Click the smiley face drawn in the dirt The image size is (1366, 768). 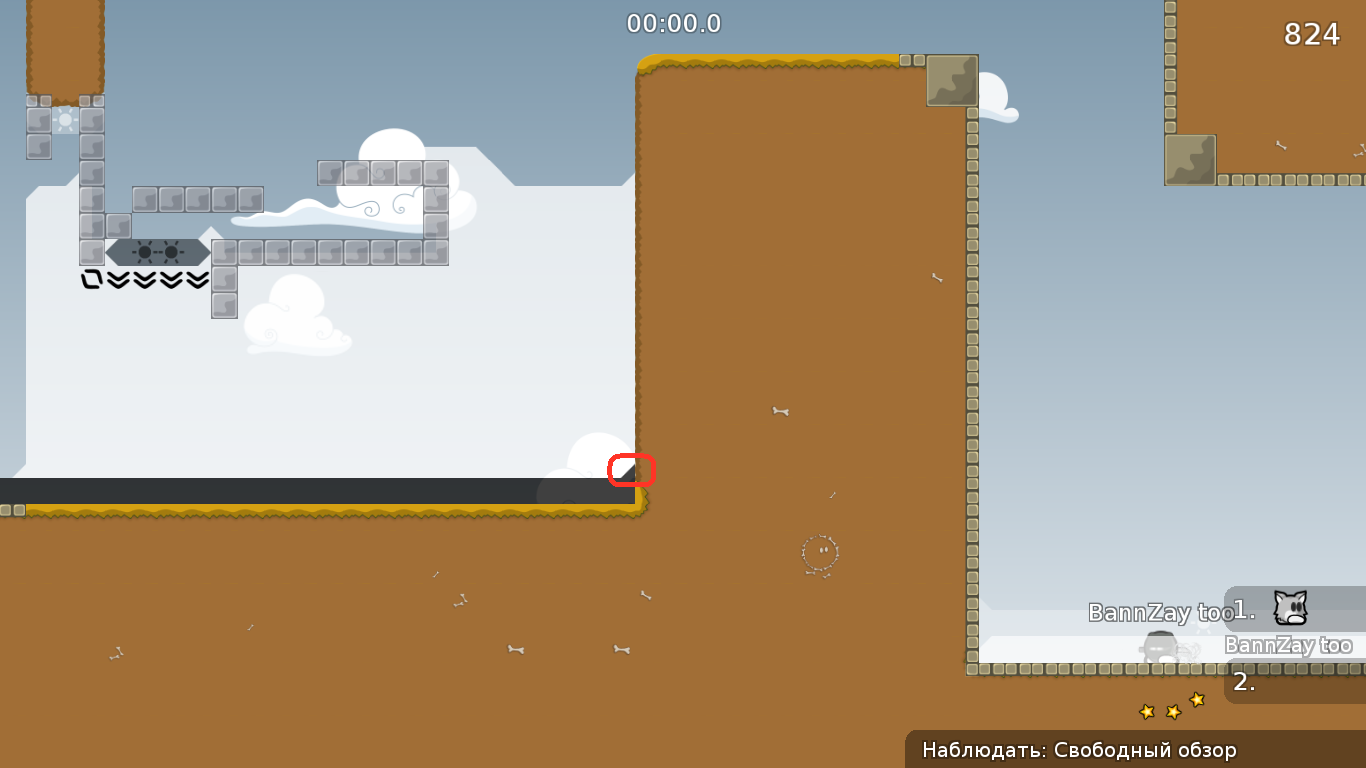click(820, 552)
